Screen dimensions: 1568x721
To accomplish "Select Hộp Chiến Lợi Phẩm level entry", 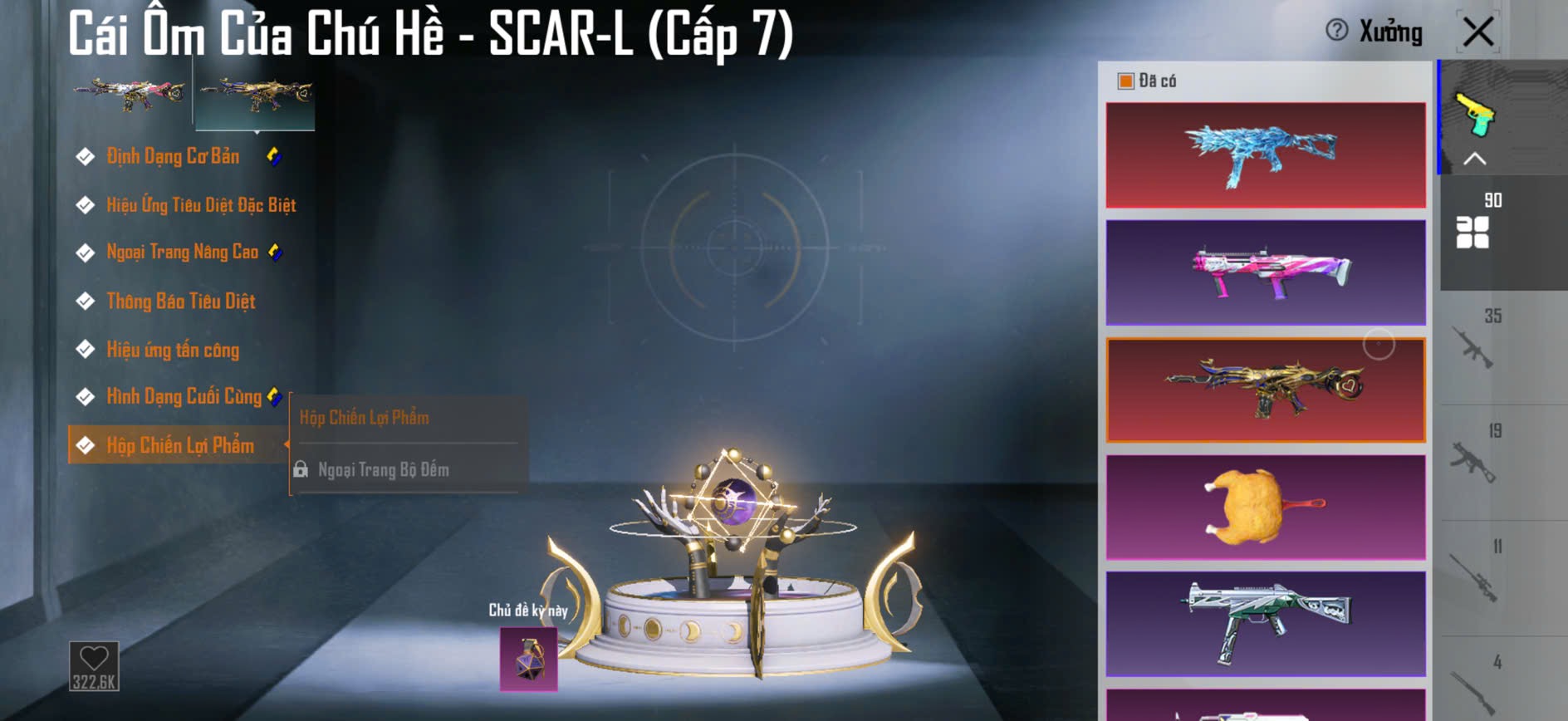I will [179, 445].
